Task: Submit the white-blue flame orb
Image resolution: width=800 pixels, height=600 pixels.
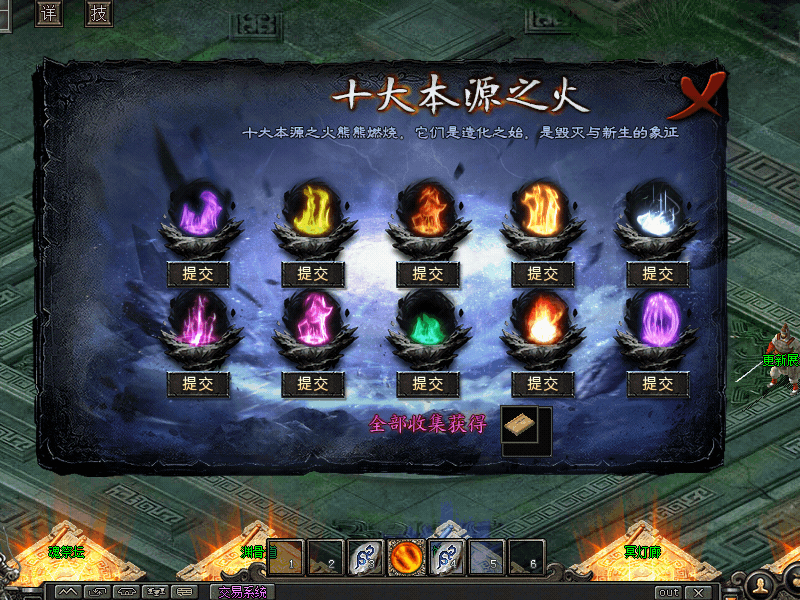Action: point(657,274)
